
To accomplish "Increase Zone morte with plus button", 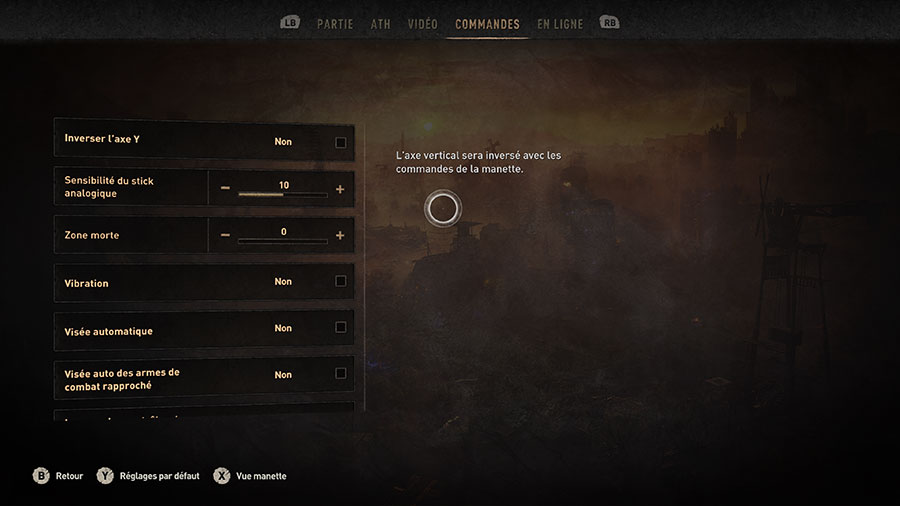I will point(340,236).
